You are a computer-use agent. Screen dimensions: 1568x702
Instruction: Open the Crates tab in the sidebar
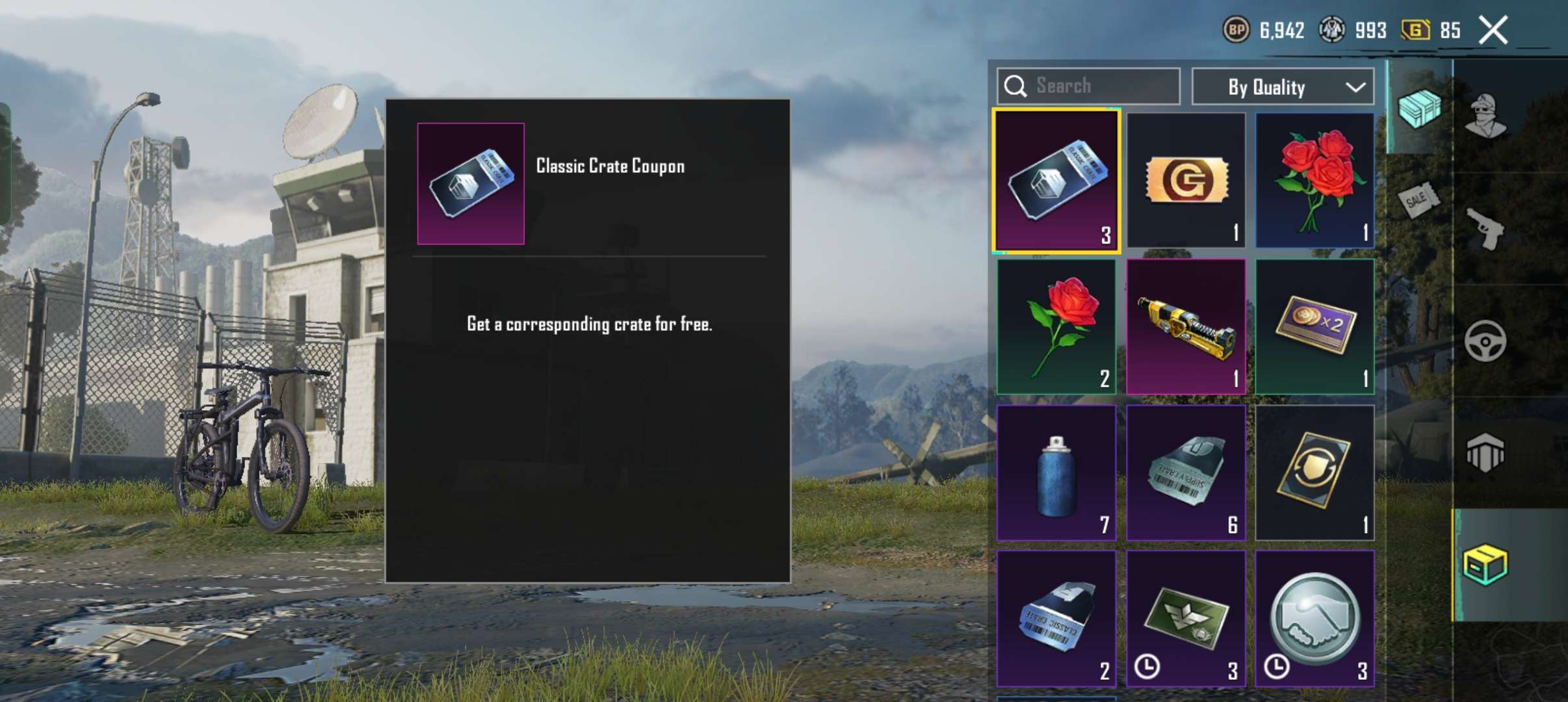[1420, 110]
